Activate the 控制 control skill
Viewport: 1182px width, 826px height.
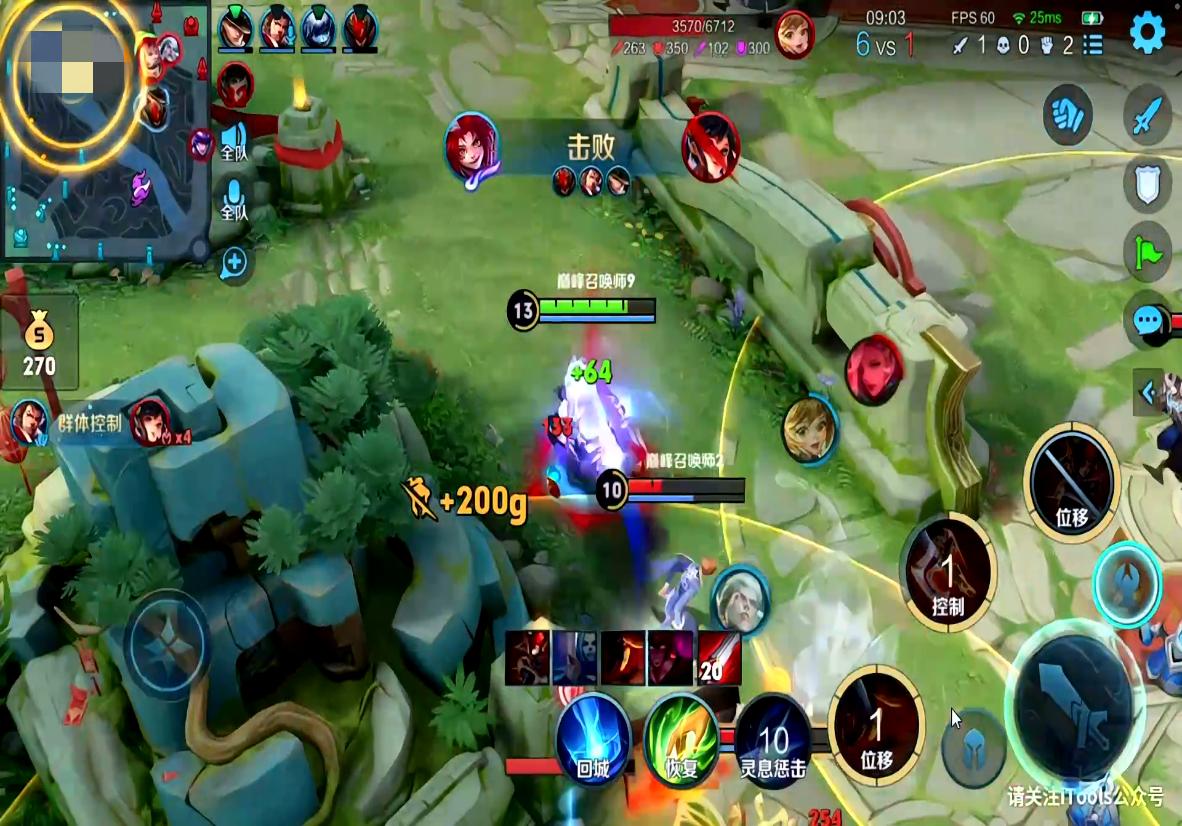[x=947, y=572]
